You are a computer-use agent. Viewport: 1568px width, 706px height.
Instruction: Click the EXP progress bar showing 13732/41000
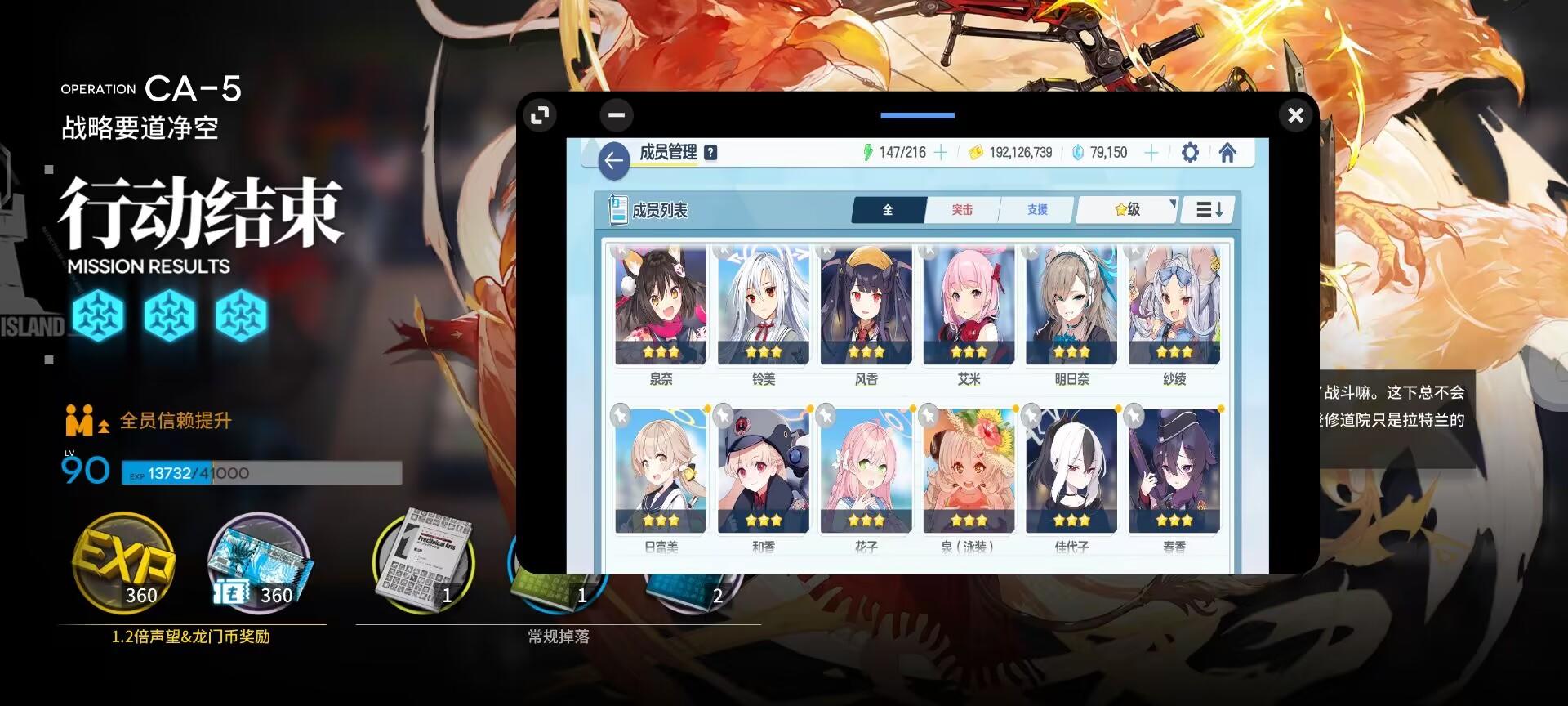[261, 474]
